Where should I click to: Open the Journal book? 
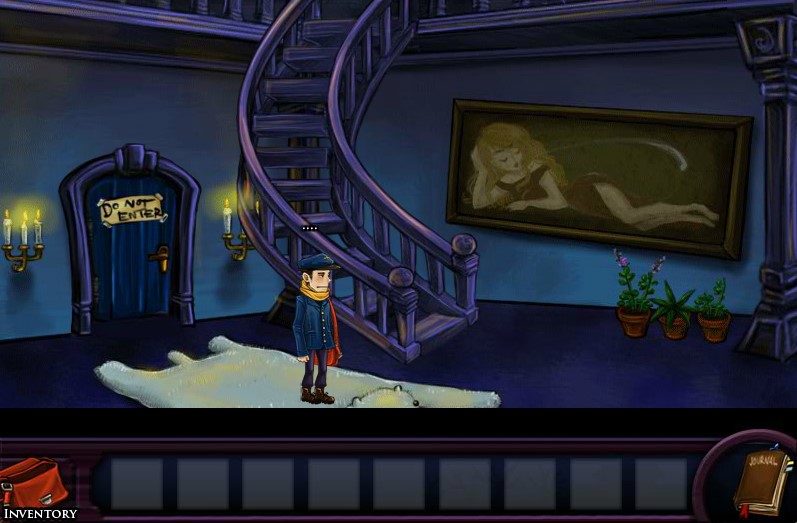[x=761, y=482]
